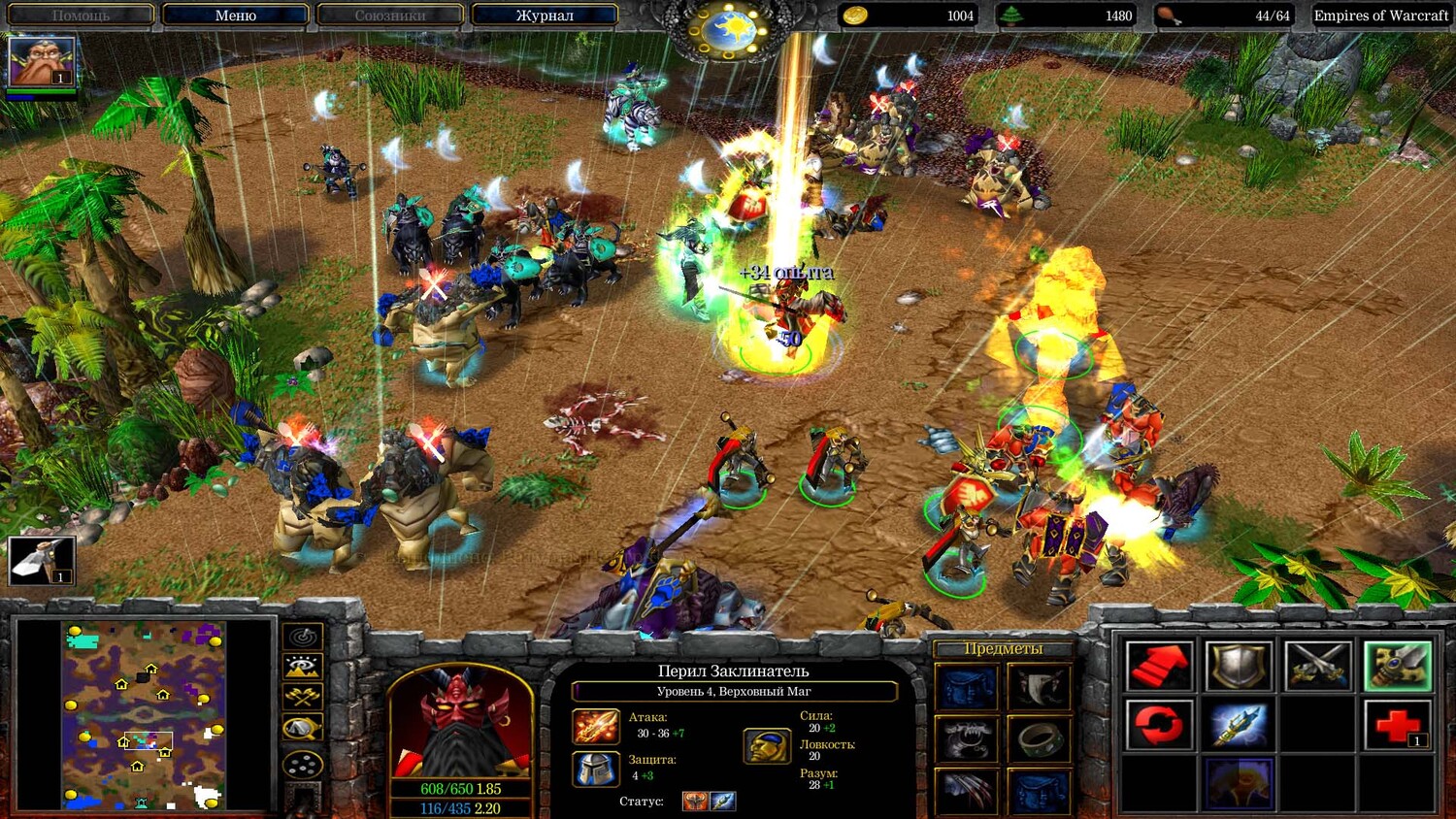The width and height of the screenshot is (1456, 819).
Task: Click on the minimap
Action: click(x=144, y=716)
